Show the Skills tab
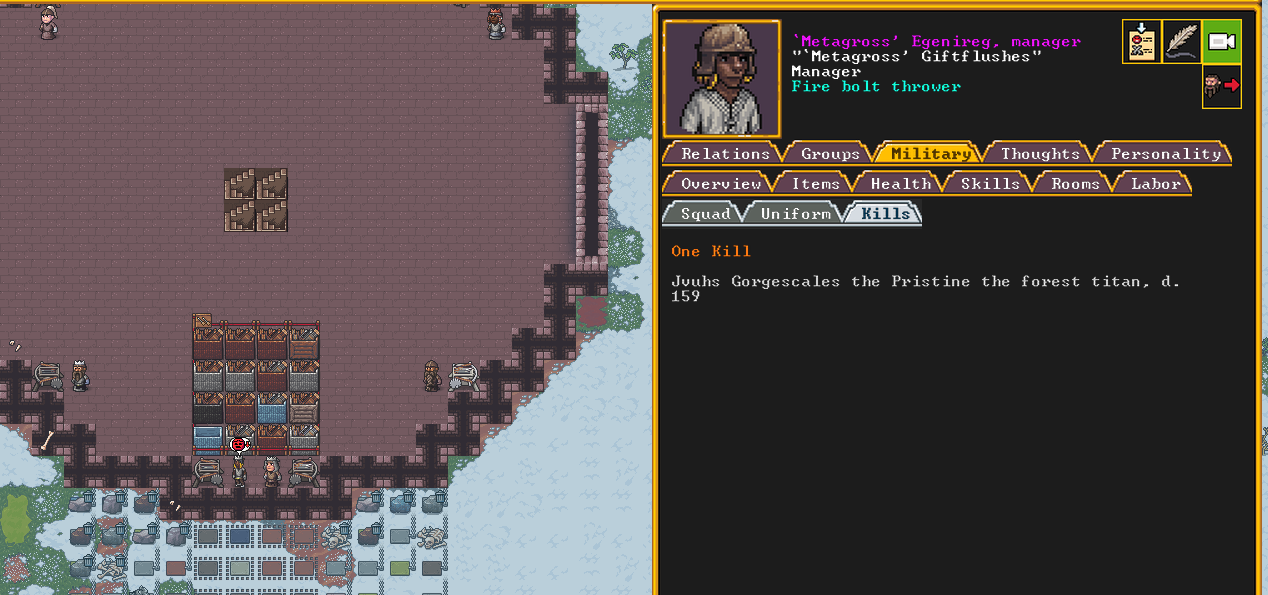This screenshot has height=595, width=1268. [x=990, y=184]
